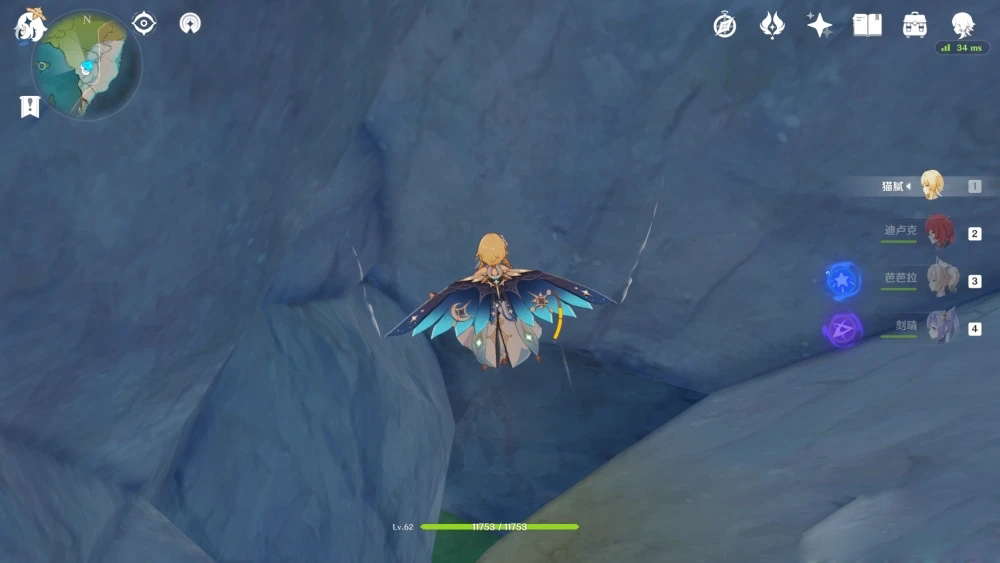Screen dimensions: 1000x563
Task: Open the compass events icon
Action: point(725,25)
